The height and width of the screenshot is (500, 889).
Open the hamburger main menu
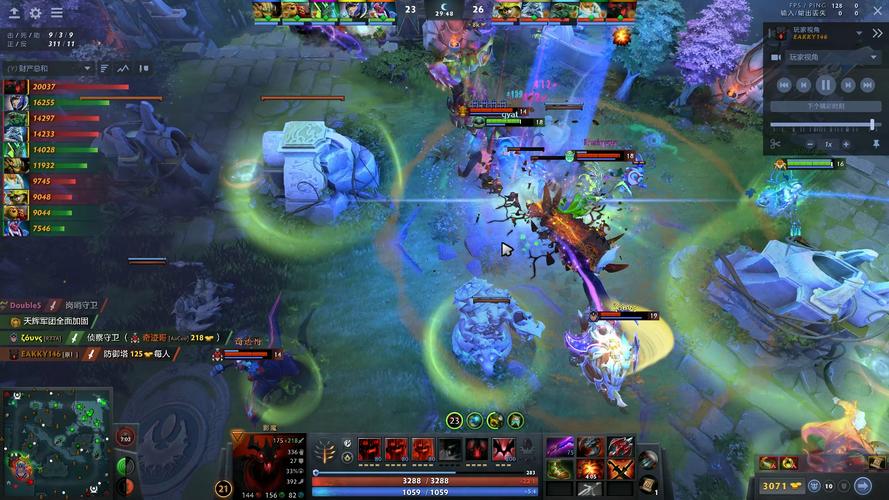pos(56,13)
